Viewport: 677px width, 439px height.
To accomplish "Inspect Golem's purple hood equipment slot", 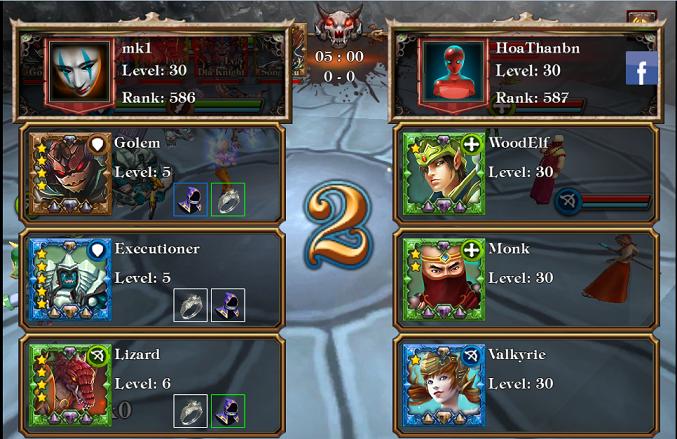I will pyautogui.click(x=190, y=199).
